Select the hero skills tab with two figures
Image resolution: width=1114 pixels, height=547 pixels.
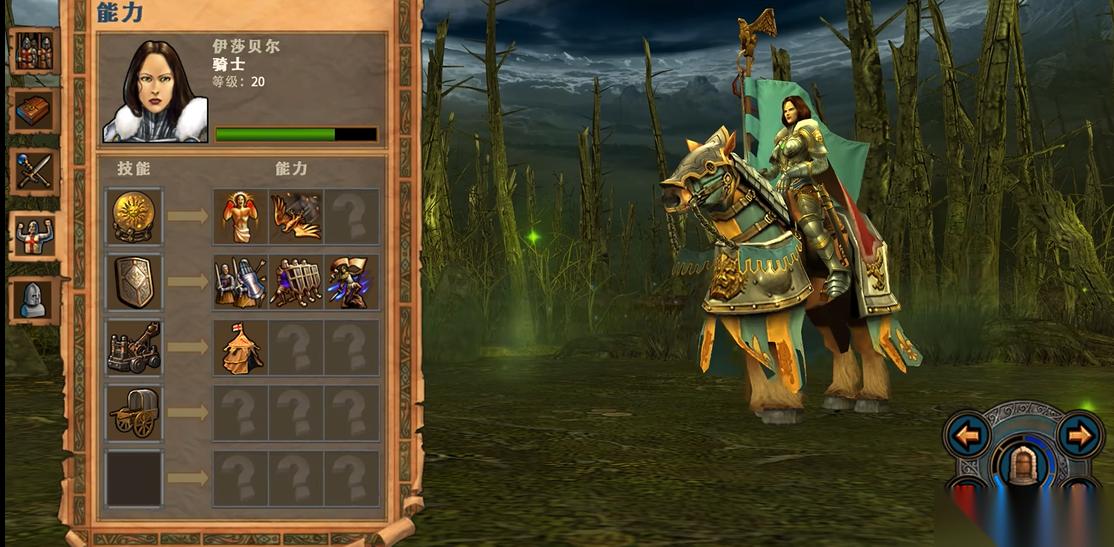[x=34, y=236]
